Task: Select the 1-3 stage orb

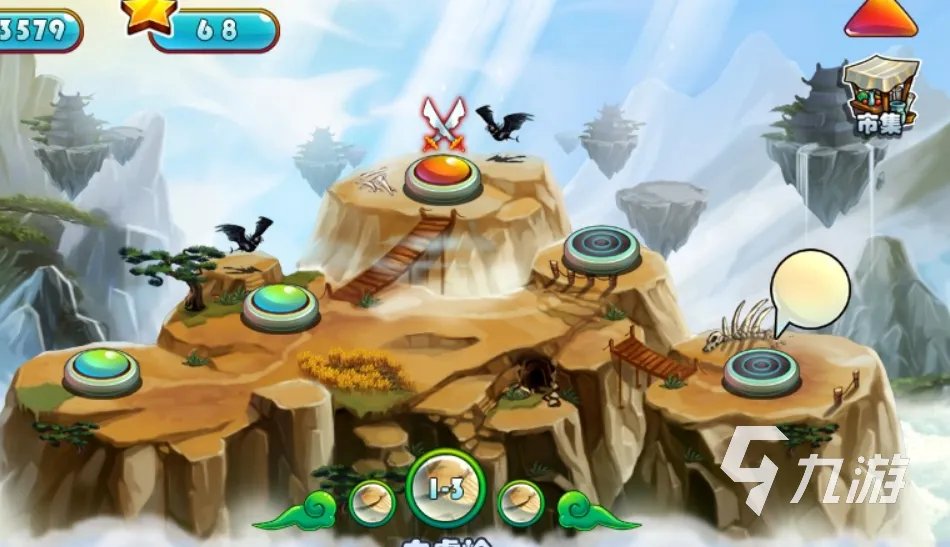Action: (446, 490)
